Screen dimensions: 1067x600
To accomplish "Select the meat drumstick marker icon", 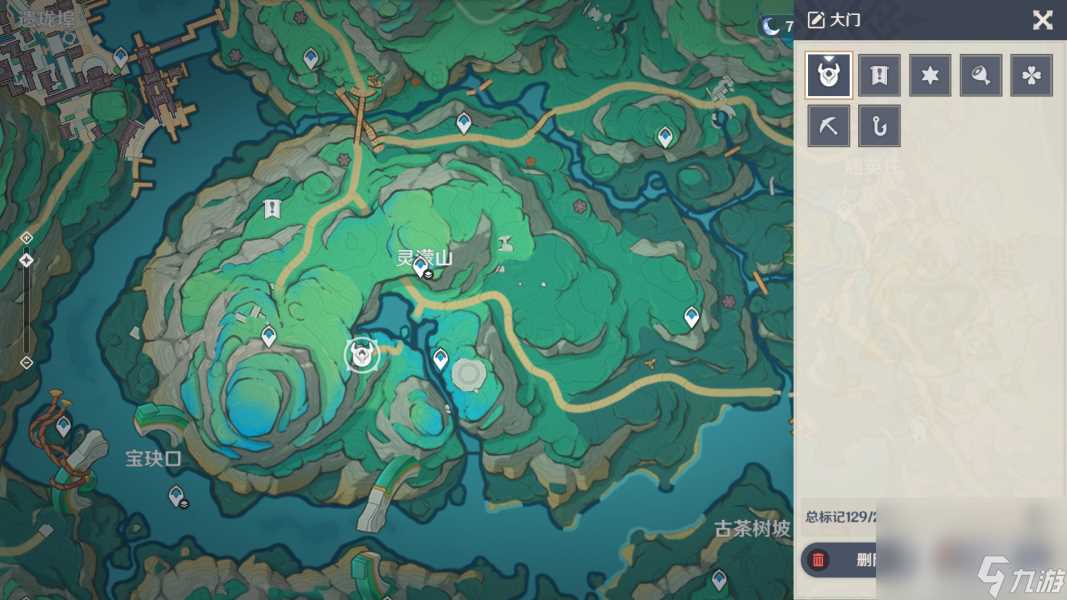I will (981, 75).
